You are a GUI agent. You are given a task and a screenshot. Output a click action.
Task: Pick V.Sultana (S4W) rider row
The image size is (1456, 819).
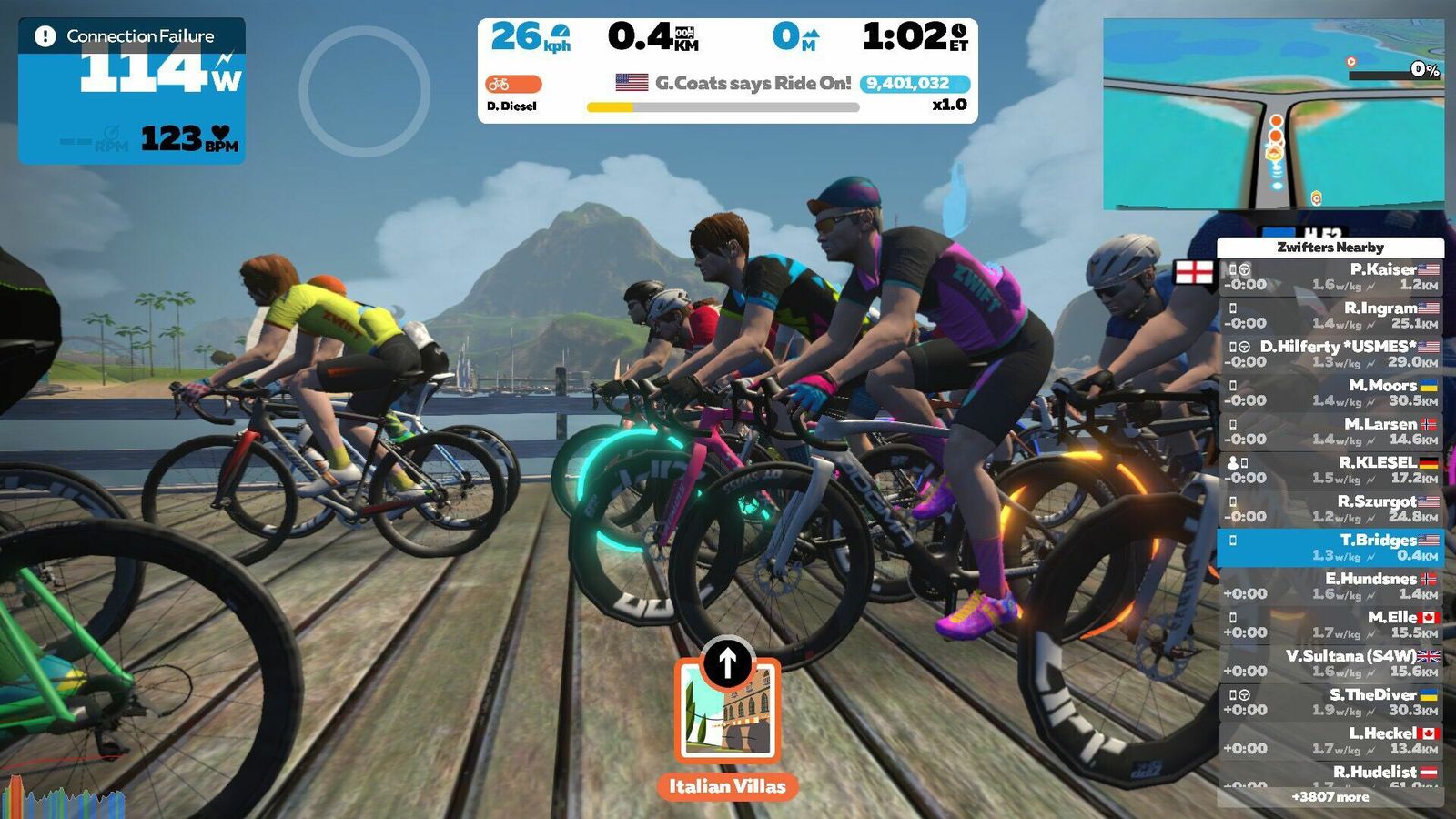pos(1330,663)
